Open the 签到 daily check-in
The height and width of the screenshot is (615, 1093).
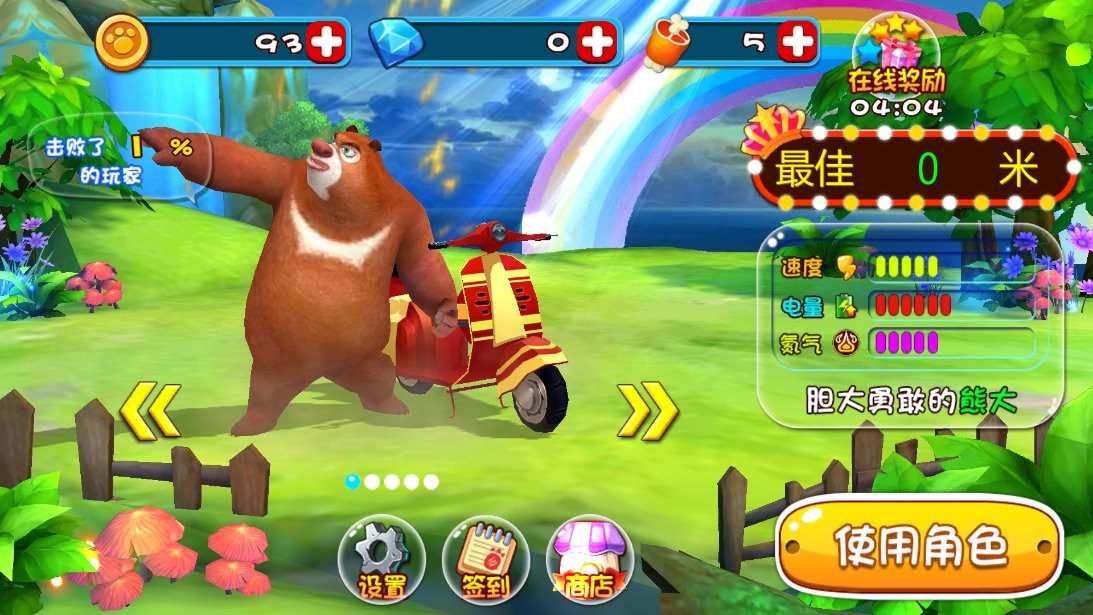[485, 558]
